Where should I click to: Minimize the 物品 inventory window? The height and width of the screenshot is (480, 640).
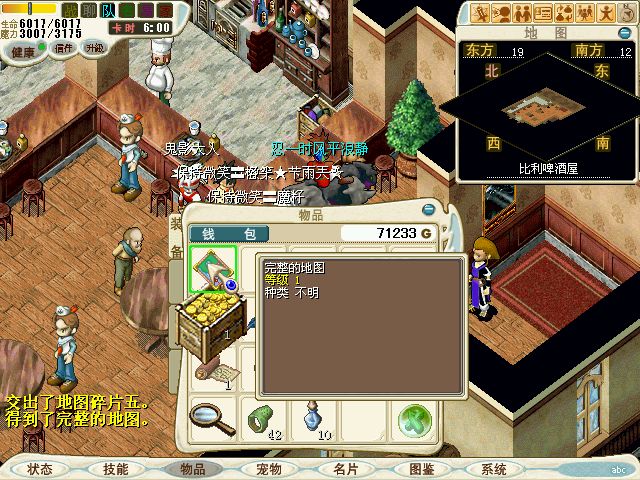429,211
